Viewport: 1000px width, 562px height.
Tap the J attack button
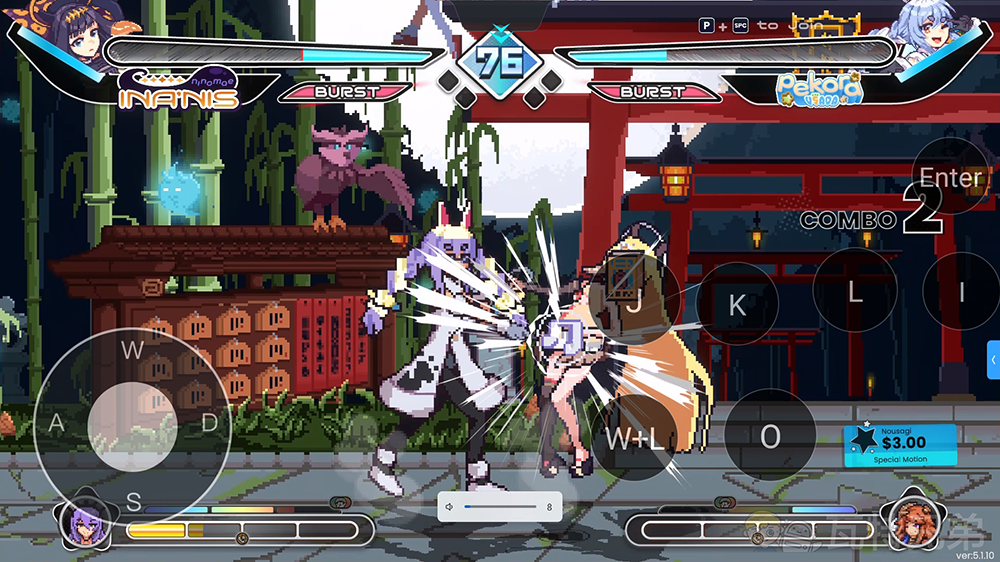click(634, 302)
